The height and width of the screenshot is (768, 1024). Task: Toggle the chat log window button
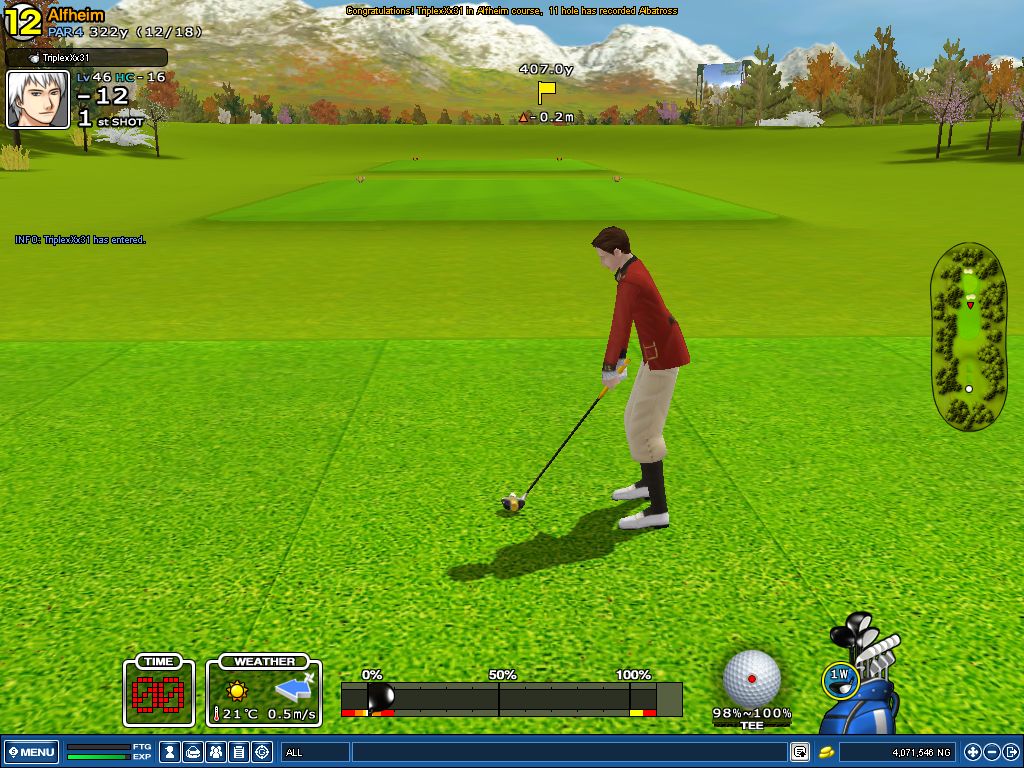click(800, 751)
